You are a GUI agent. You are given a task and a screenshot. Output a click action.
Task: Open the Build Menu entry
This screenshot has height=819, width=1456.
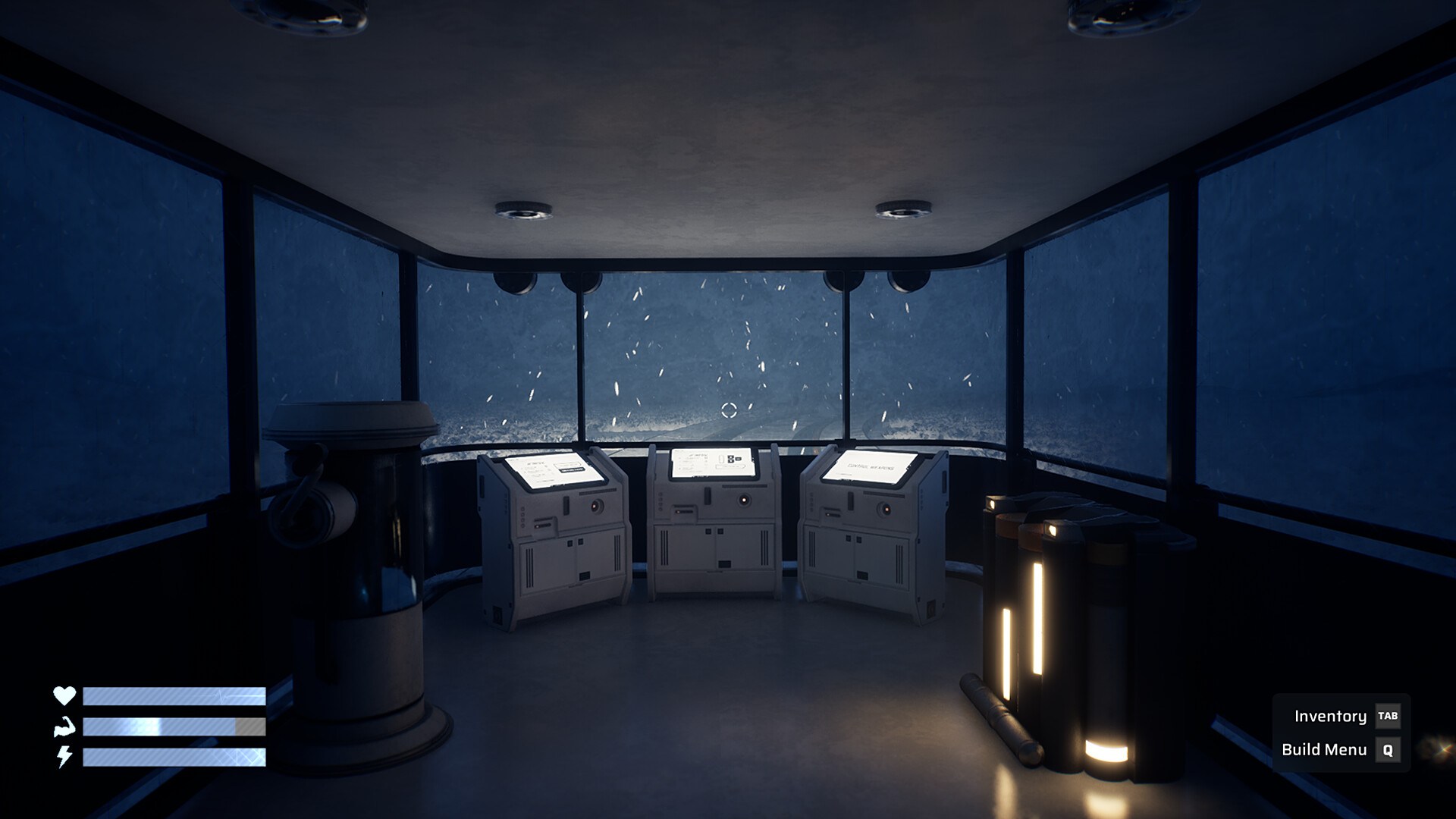(x=1325, y=748)
